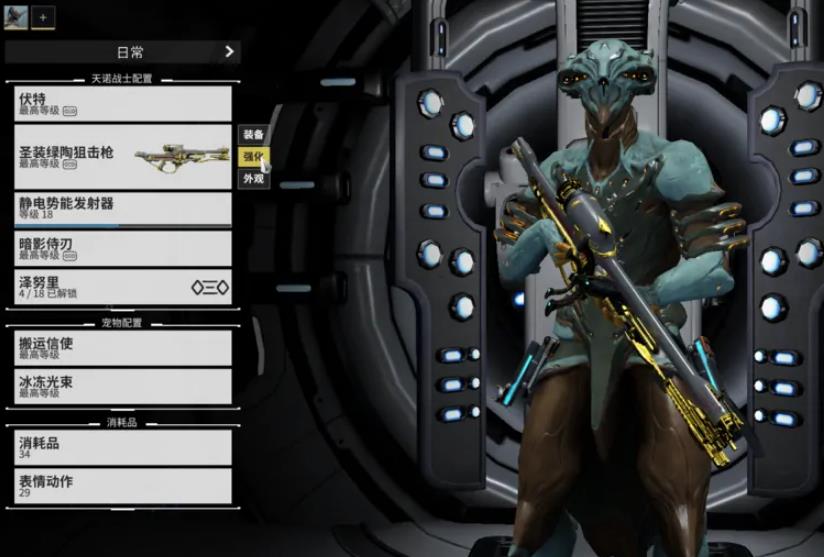The height and width of the screenshot is (557, 824).
Task: Select the 圣装绿陶狙击枪 primary weapon slot
Action: point(119,156)
